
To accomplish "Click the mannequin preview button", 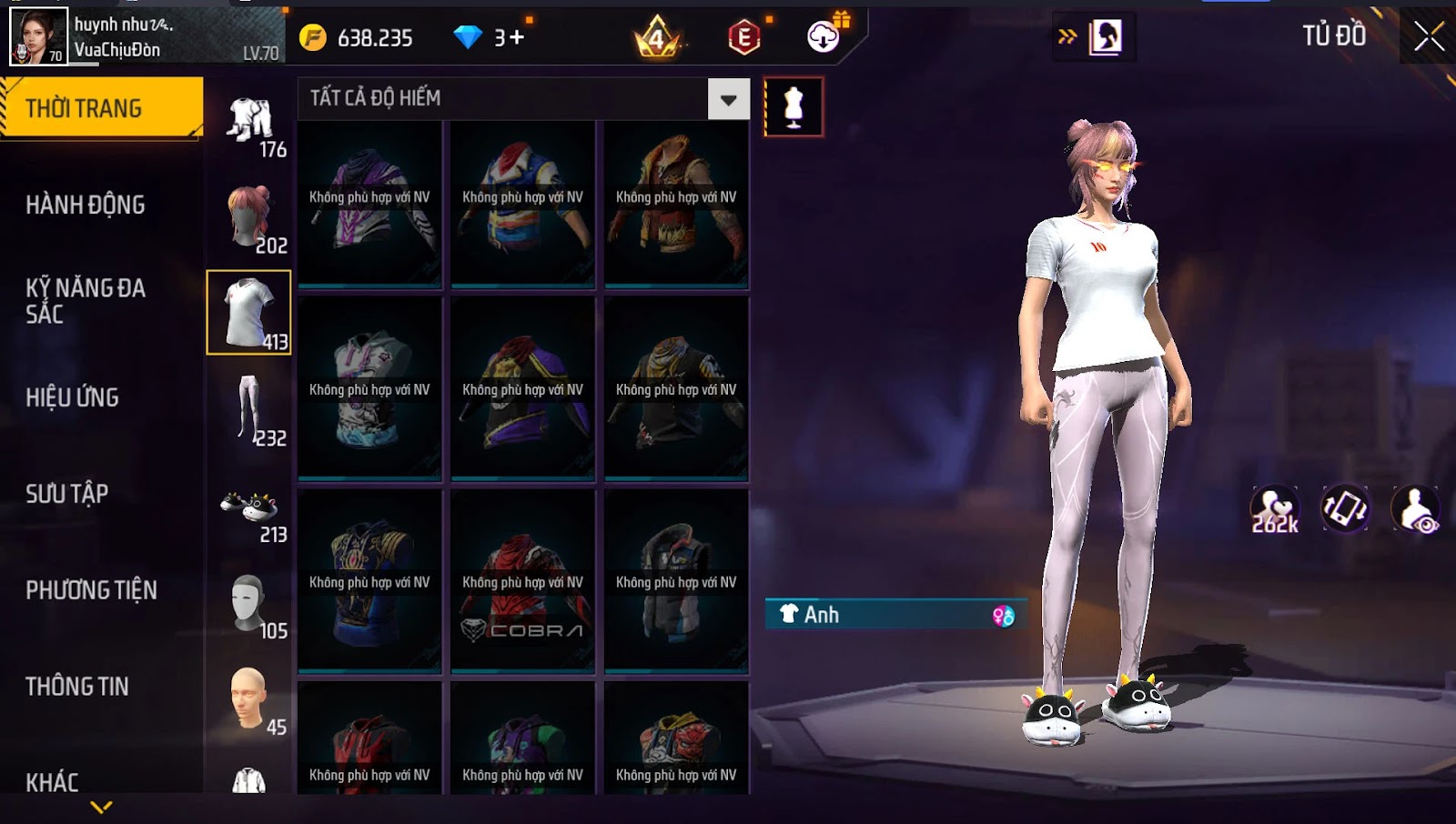I will click(794, 107).
